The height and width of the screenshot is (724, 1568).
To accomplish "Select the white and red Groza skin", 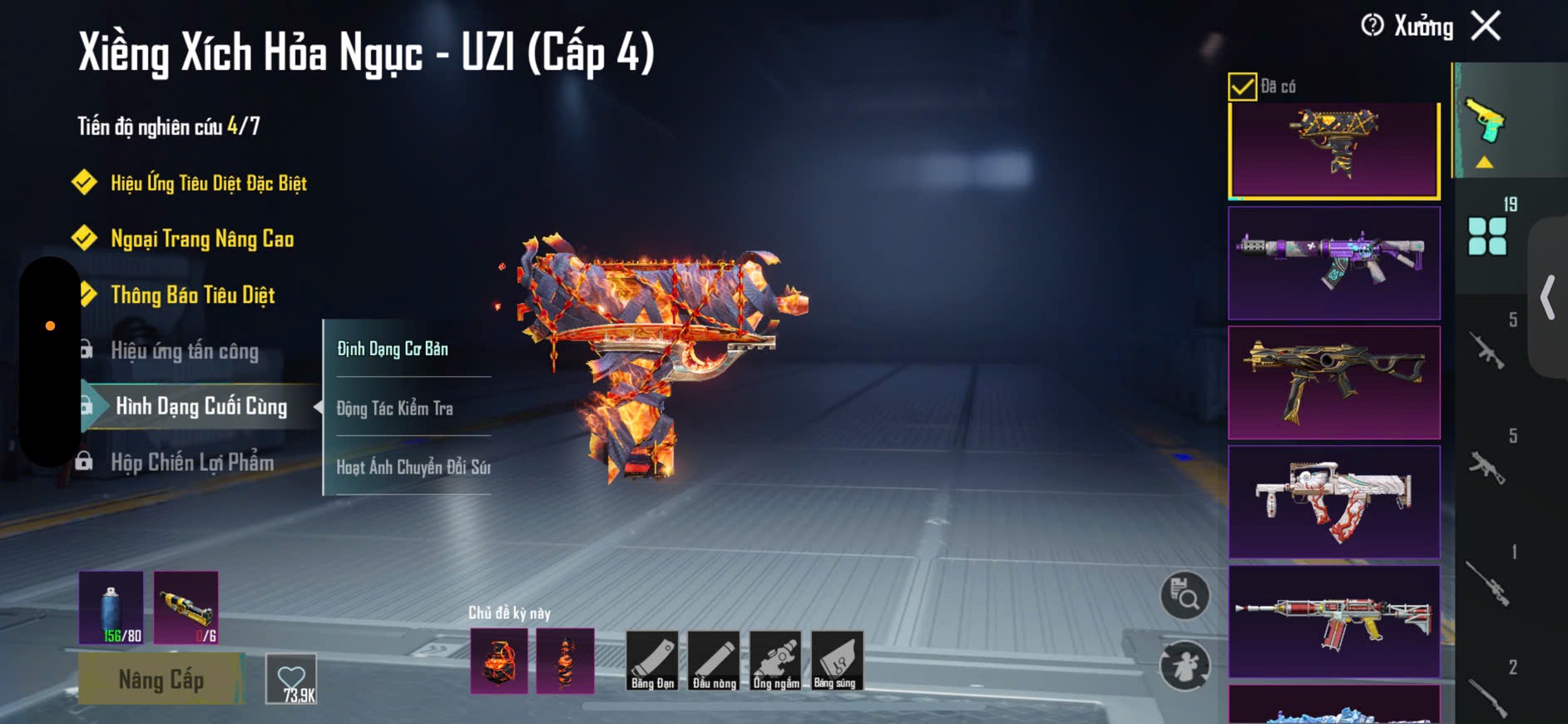I will pos(1333,502).
